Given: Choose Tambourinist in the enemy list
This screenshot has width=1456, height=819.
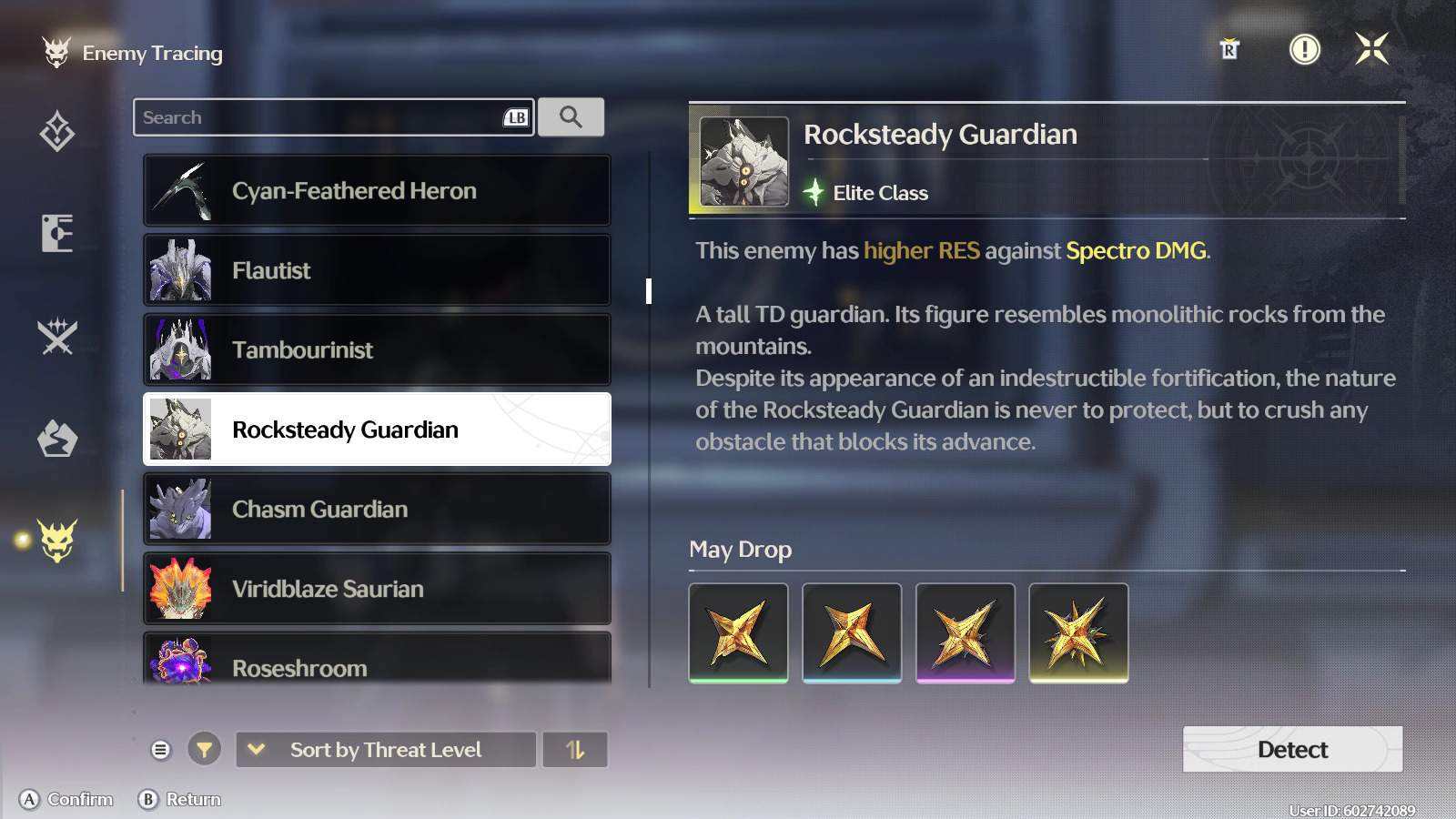Looking at the screenshot, I should 377,349.
